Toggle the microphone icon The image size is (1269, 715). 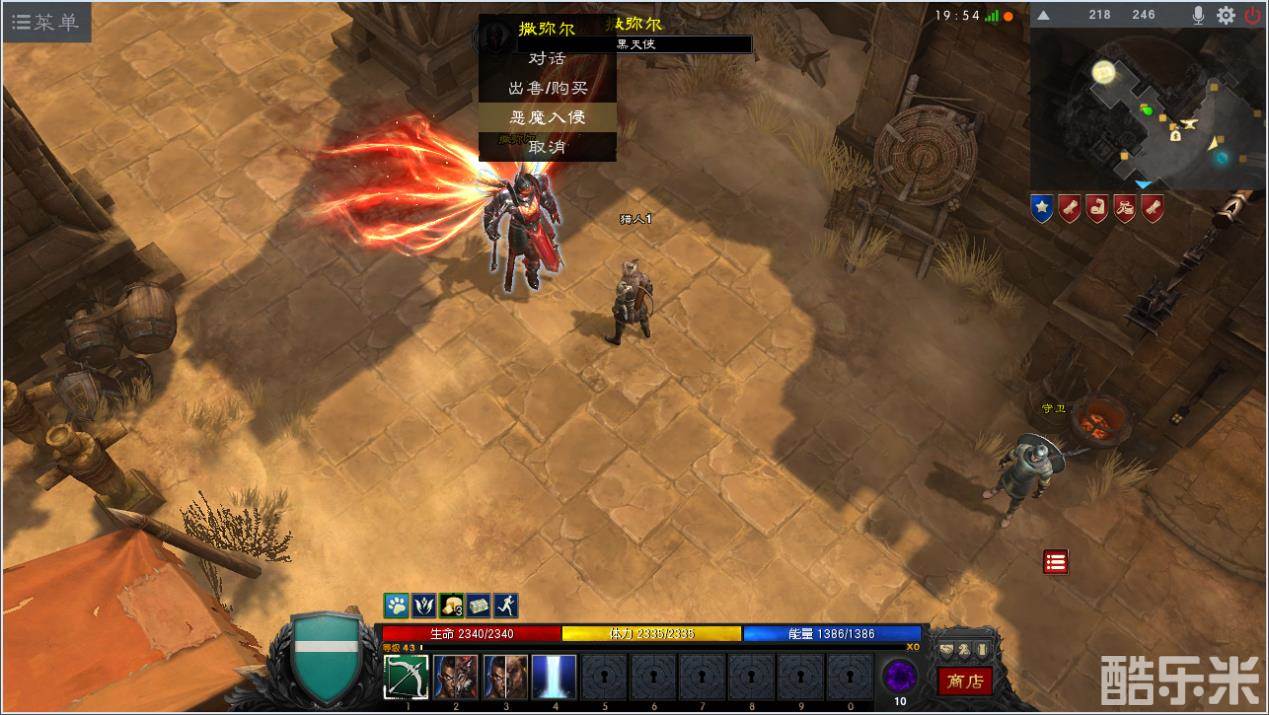point(1198,15)
